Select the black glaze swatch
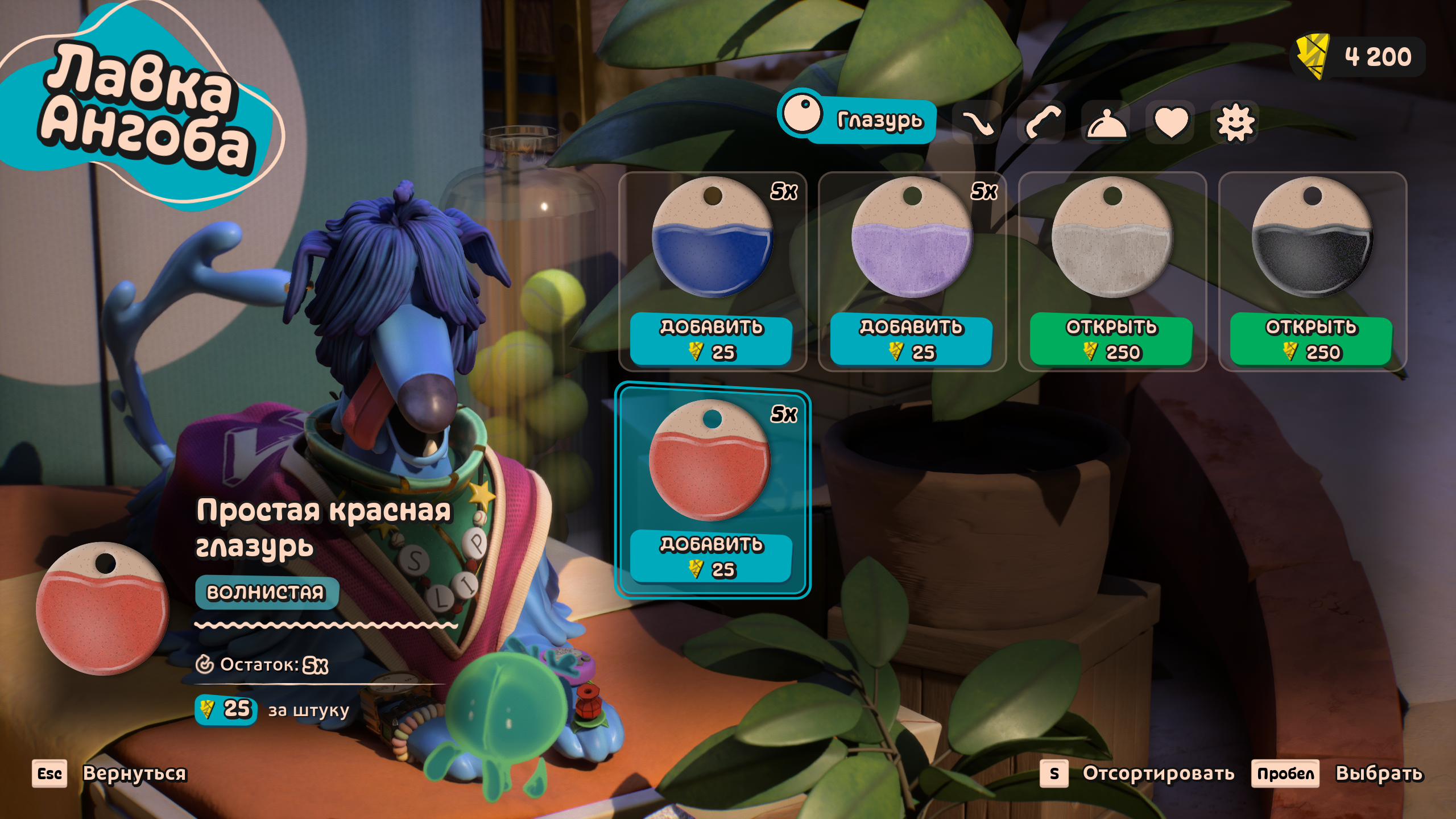The width and height of the screenshot is (1456, 819). pyautogui.click(x=1312, y=238)
